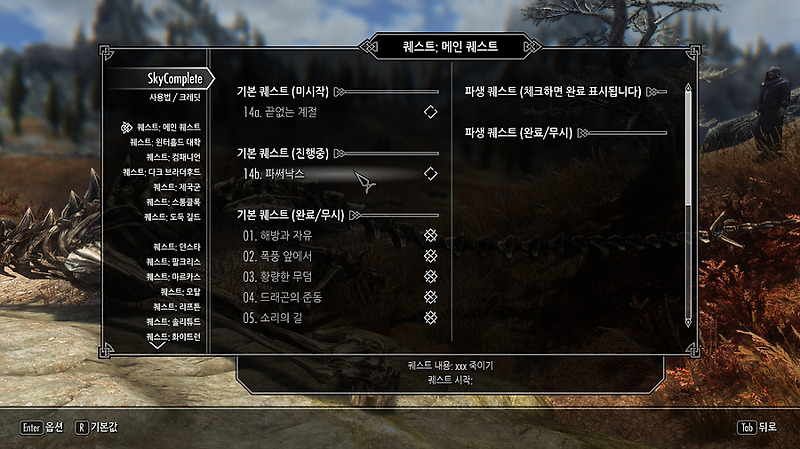Image resolution: width=800 pixels, height=449 pixels.
Task: Select 퀘스트: 메인 퀘스트 in the sidebar
Action: 168,127
